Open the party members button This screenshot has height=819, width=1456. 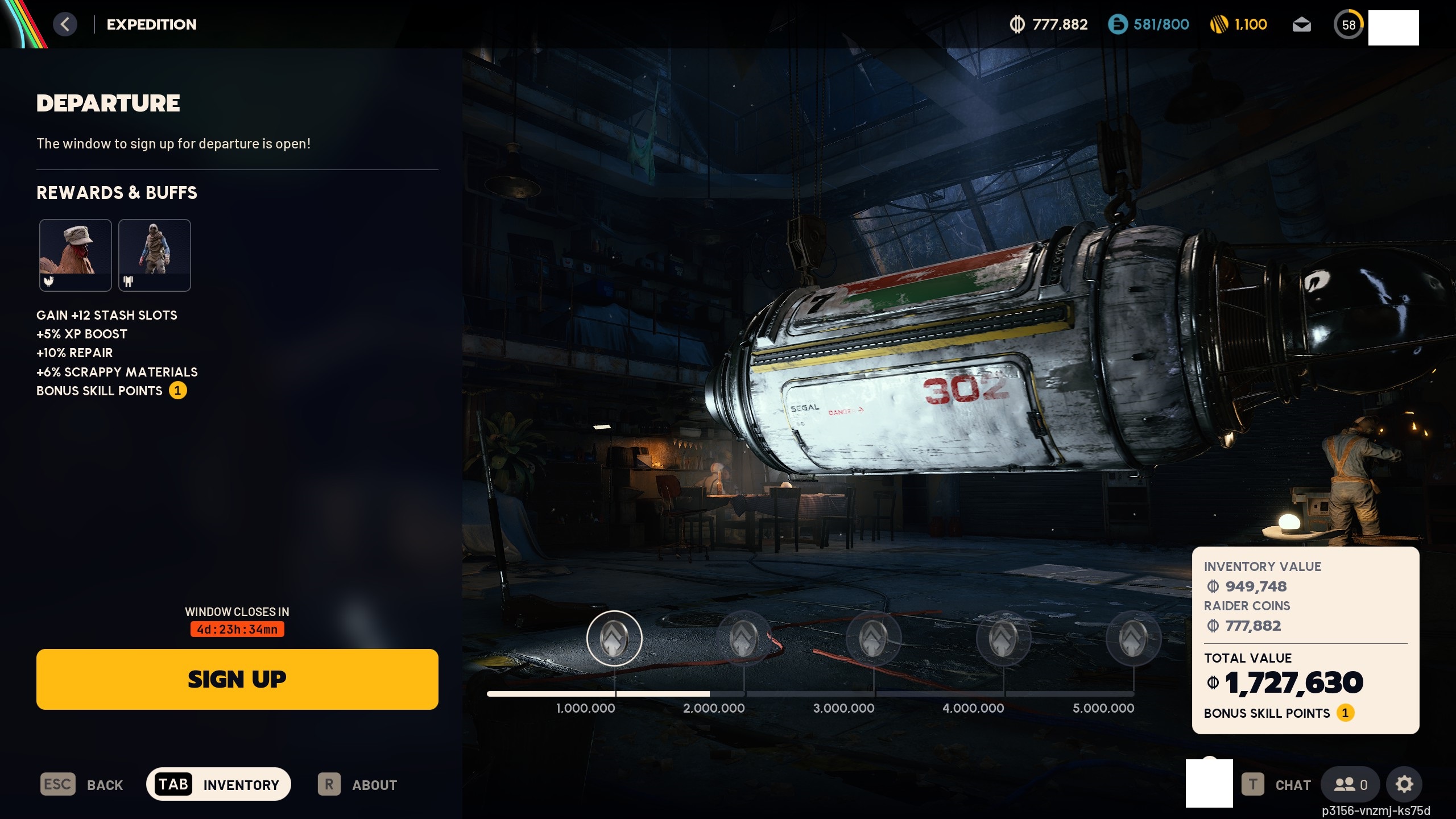pos(1350,785)
